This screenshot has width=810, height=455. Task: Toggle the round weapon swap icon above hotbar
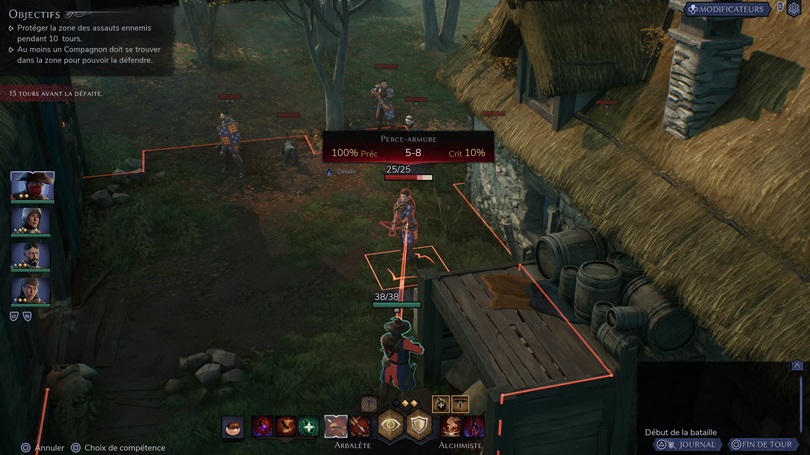click(369, 403)
